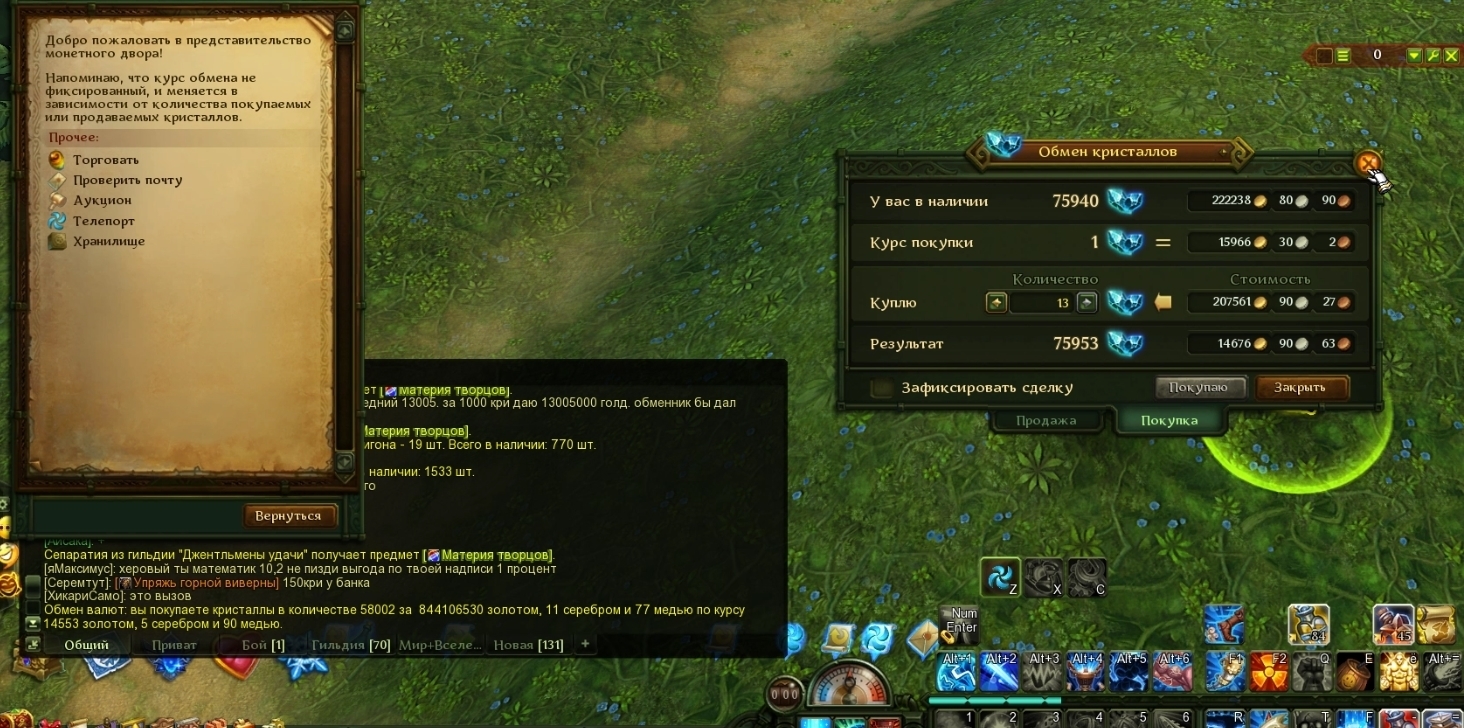1464x728 pixels.
Task: Open the Приват chat tab
Action: pyautogui.click(x=174, y=645)
